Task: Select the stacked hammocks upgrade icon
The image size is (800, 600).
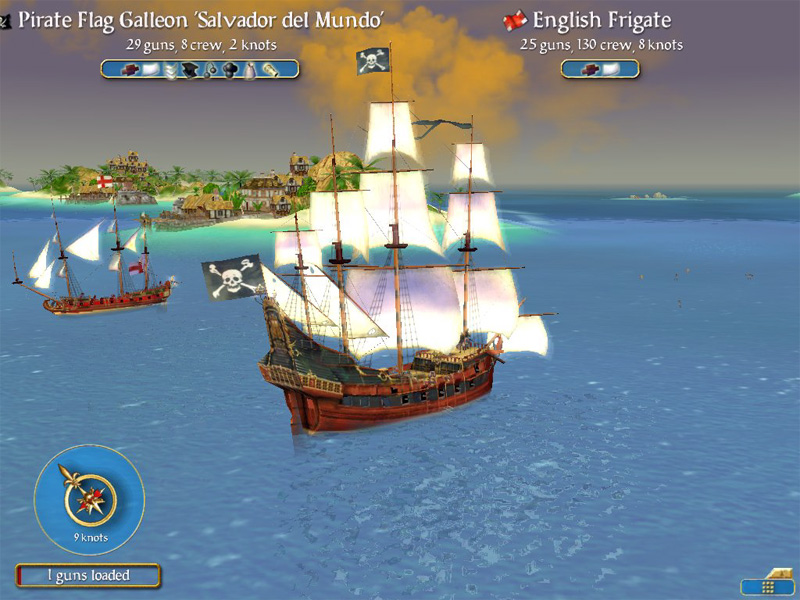Action: click(168, 69)
